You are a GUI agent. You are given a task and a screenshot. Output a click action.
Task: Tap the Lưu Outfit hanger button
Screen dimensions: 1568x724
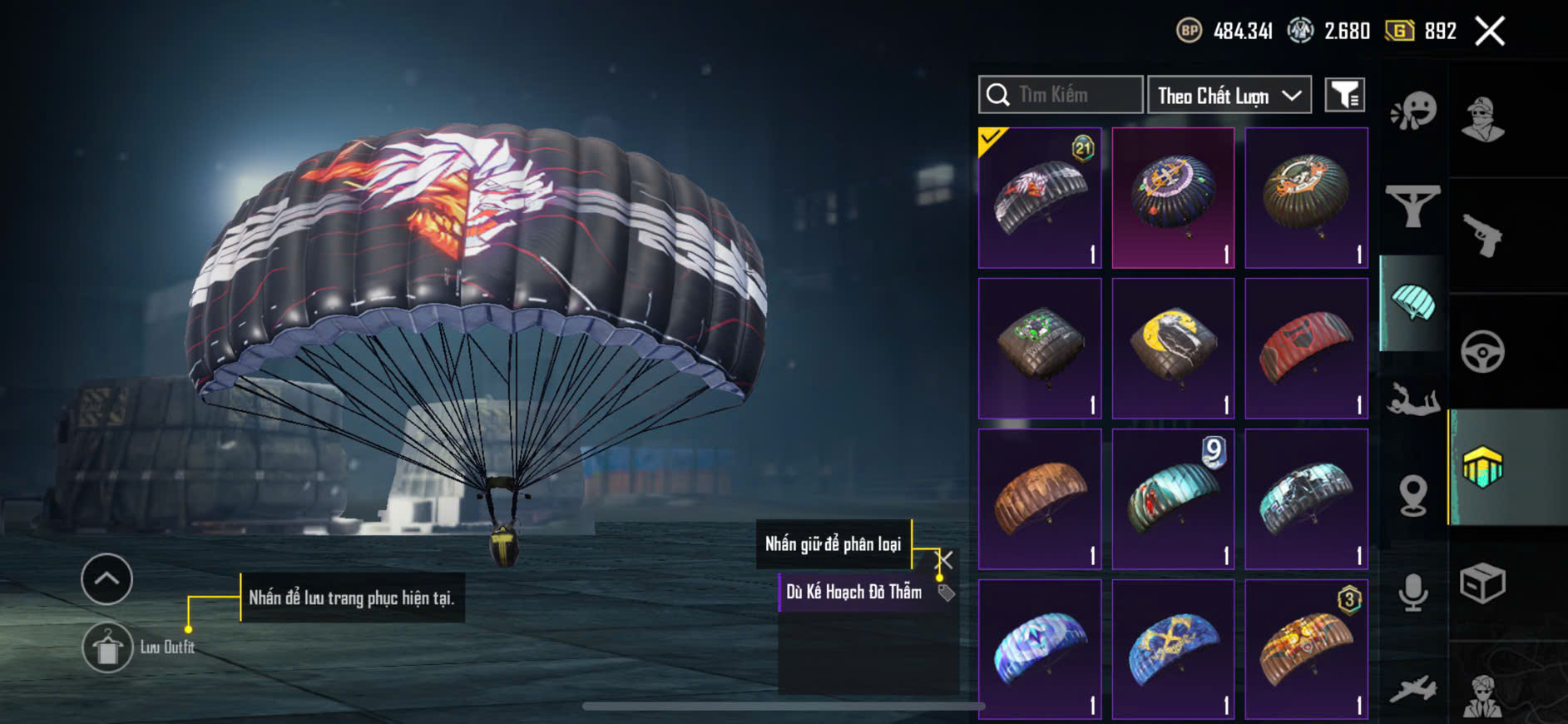(107, 647)
